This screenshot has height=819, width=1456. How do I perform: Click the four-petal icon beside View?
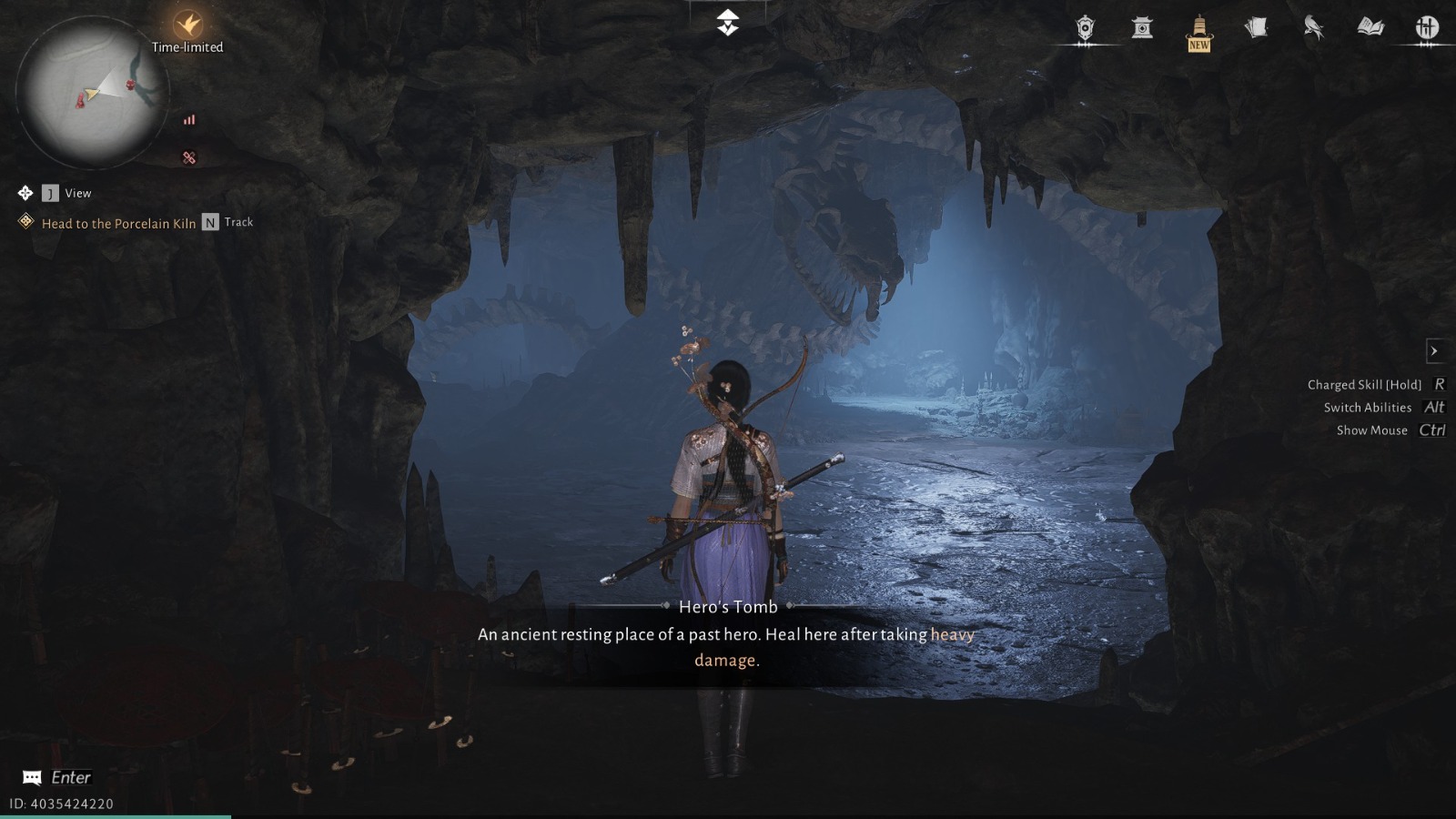[x=25, y=193]
